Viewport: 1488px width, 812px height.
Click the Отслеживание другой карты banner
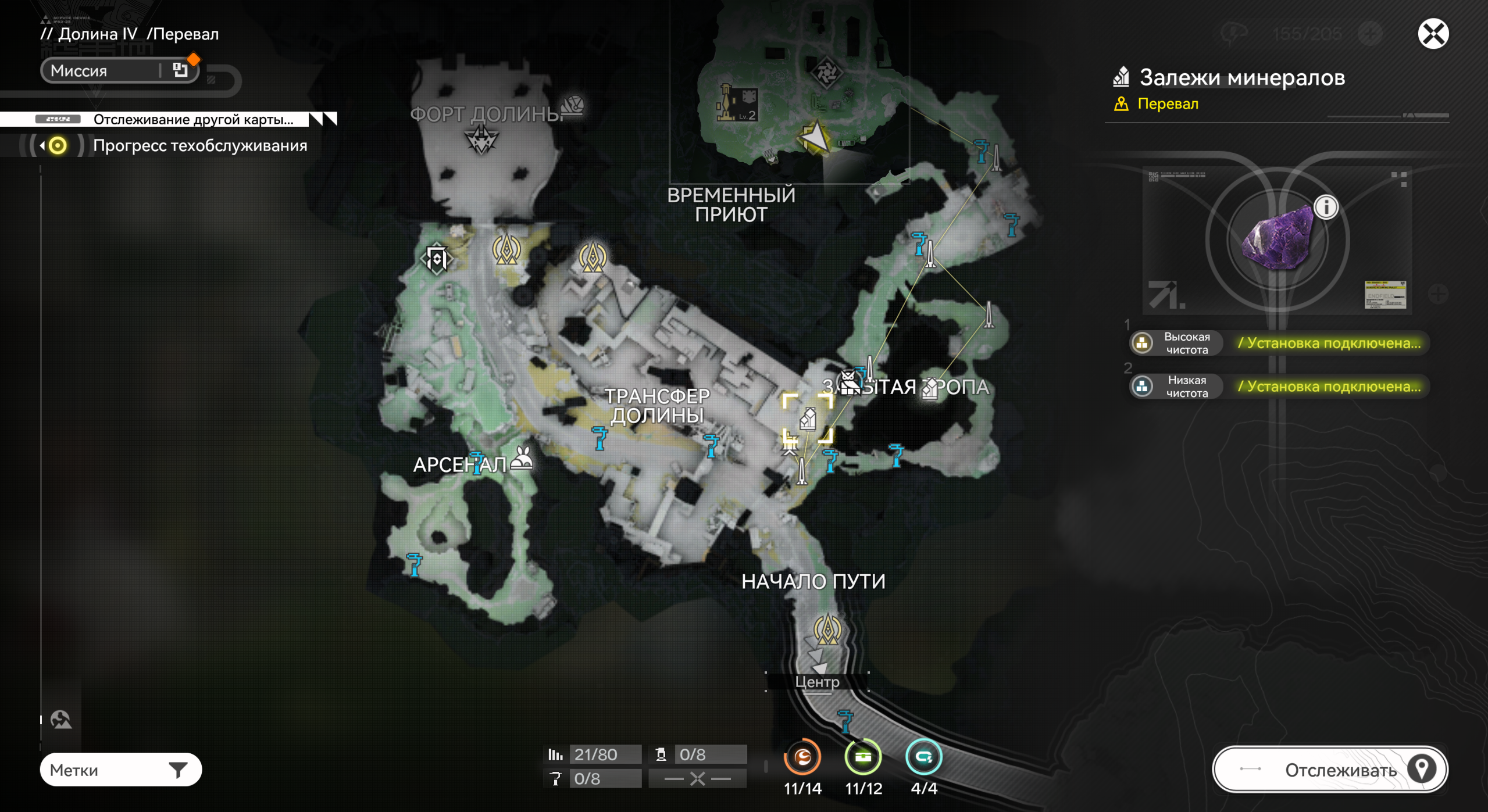coord(192,119)
